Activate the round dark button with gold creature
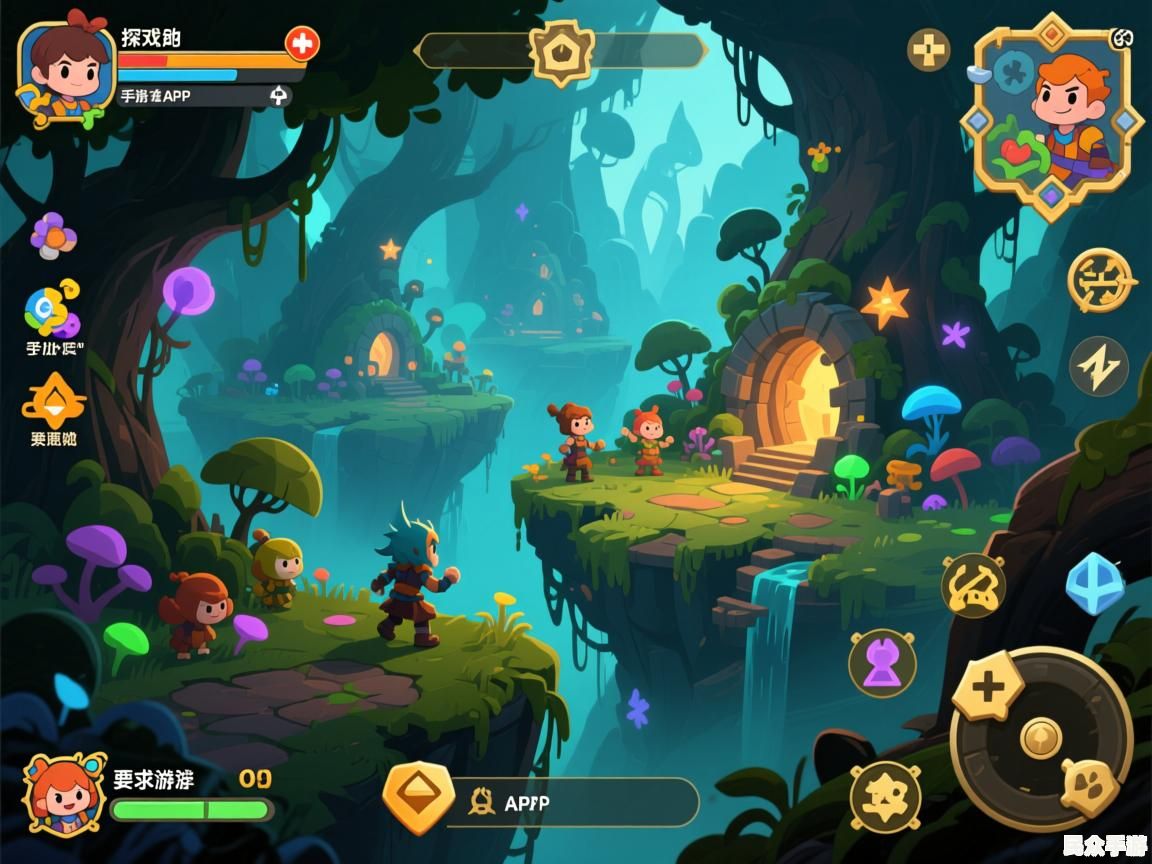 point(885,796)
